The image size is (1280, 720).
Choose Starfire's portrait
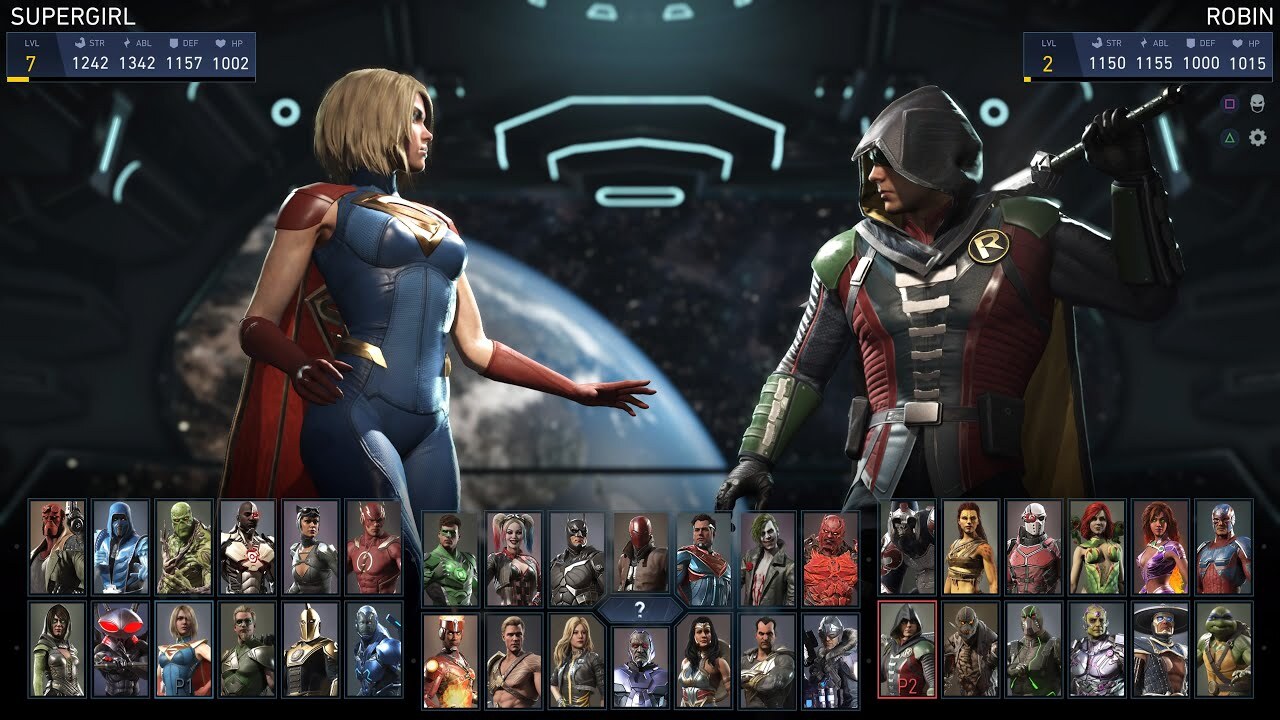[1160, 547]
